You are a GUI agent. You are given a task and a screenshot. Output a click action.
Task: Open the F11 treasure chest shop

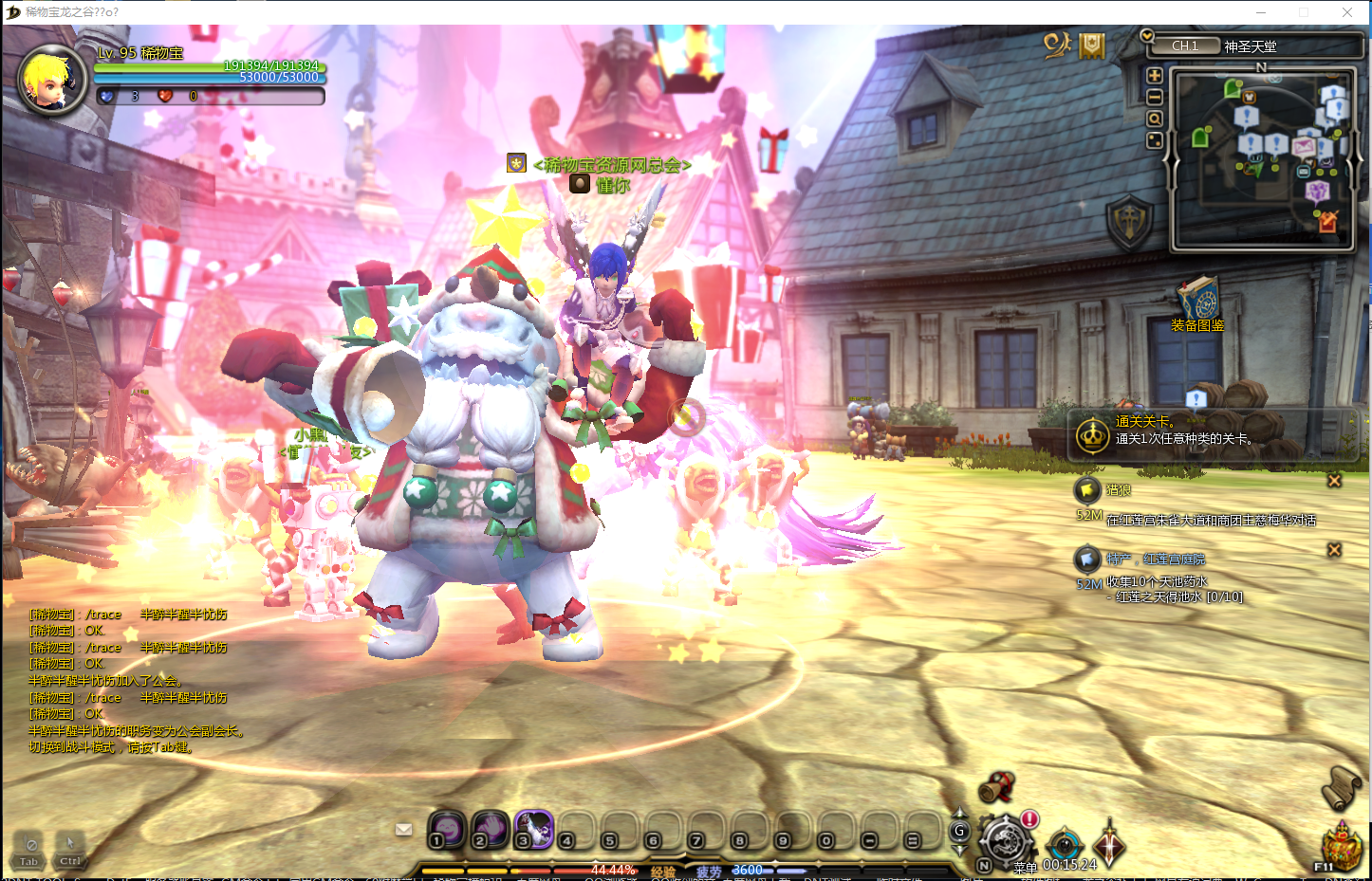(1341, 846)
